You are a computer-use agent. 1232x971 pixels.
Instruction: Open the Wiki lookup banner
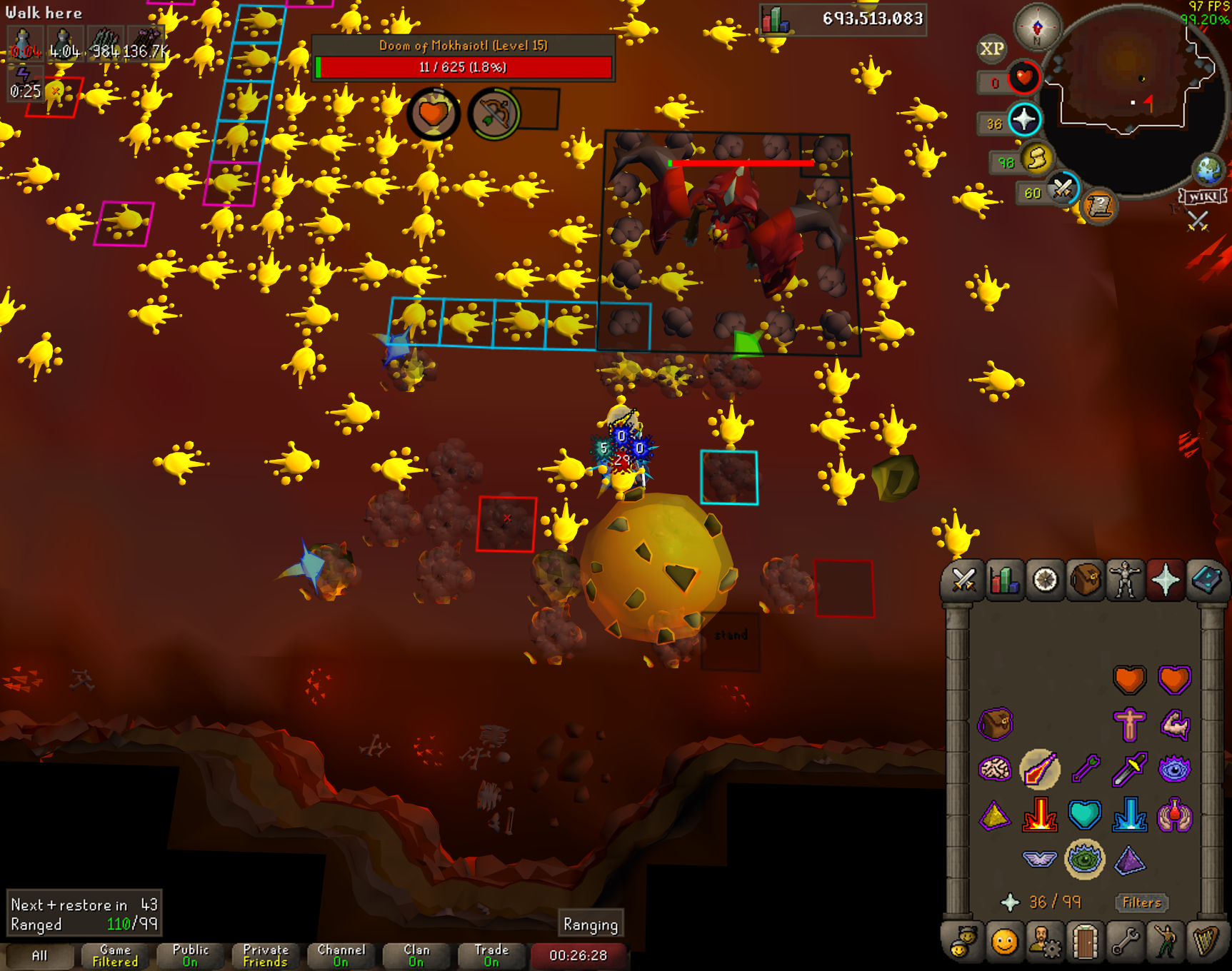(1203, 196)
